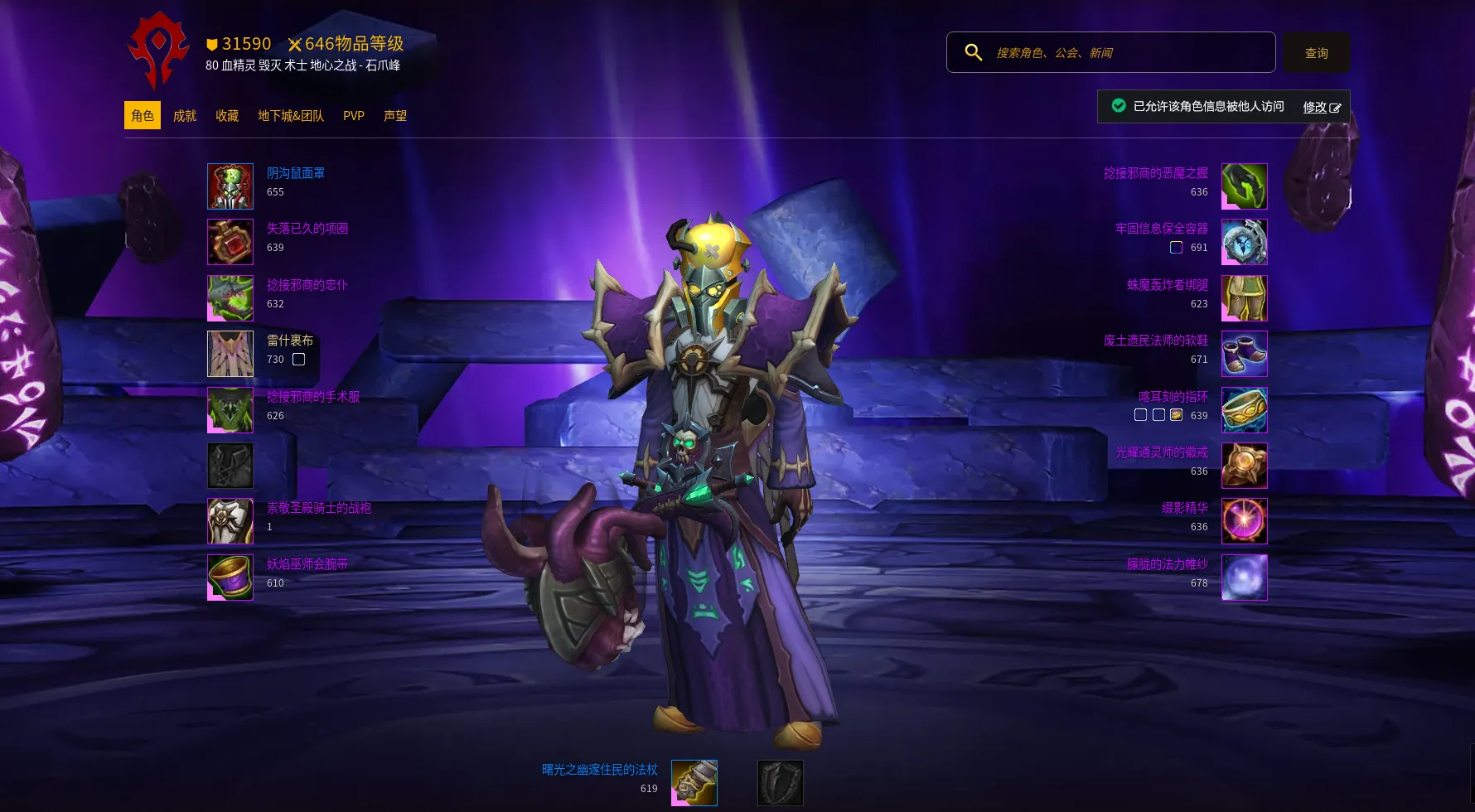This screenshot has height=812, width=1475.
Task: Select the 曙光之幽逐住民的法杖 weapon icon
Action: (694, 783)
